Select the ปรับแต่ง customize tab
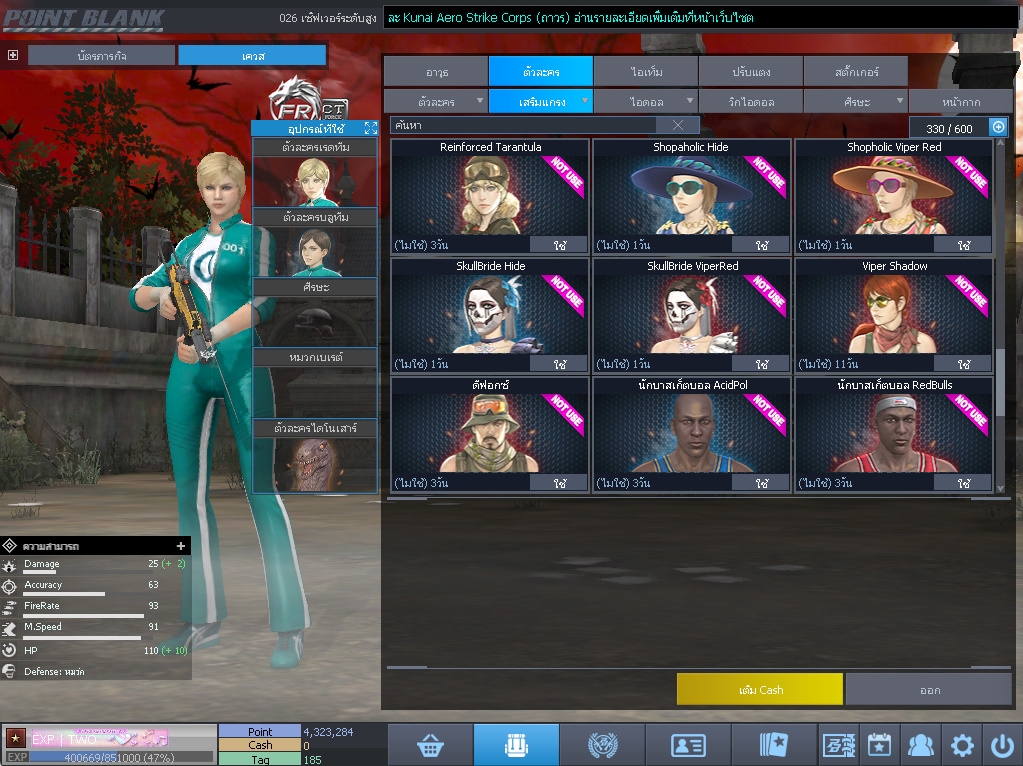The image size is (1023, 766). (750, 72)
